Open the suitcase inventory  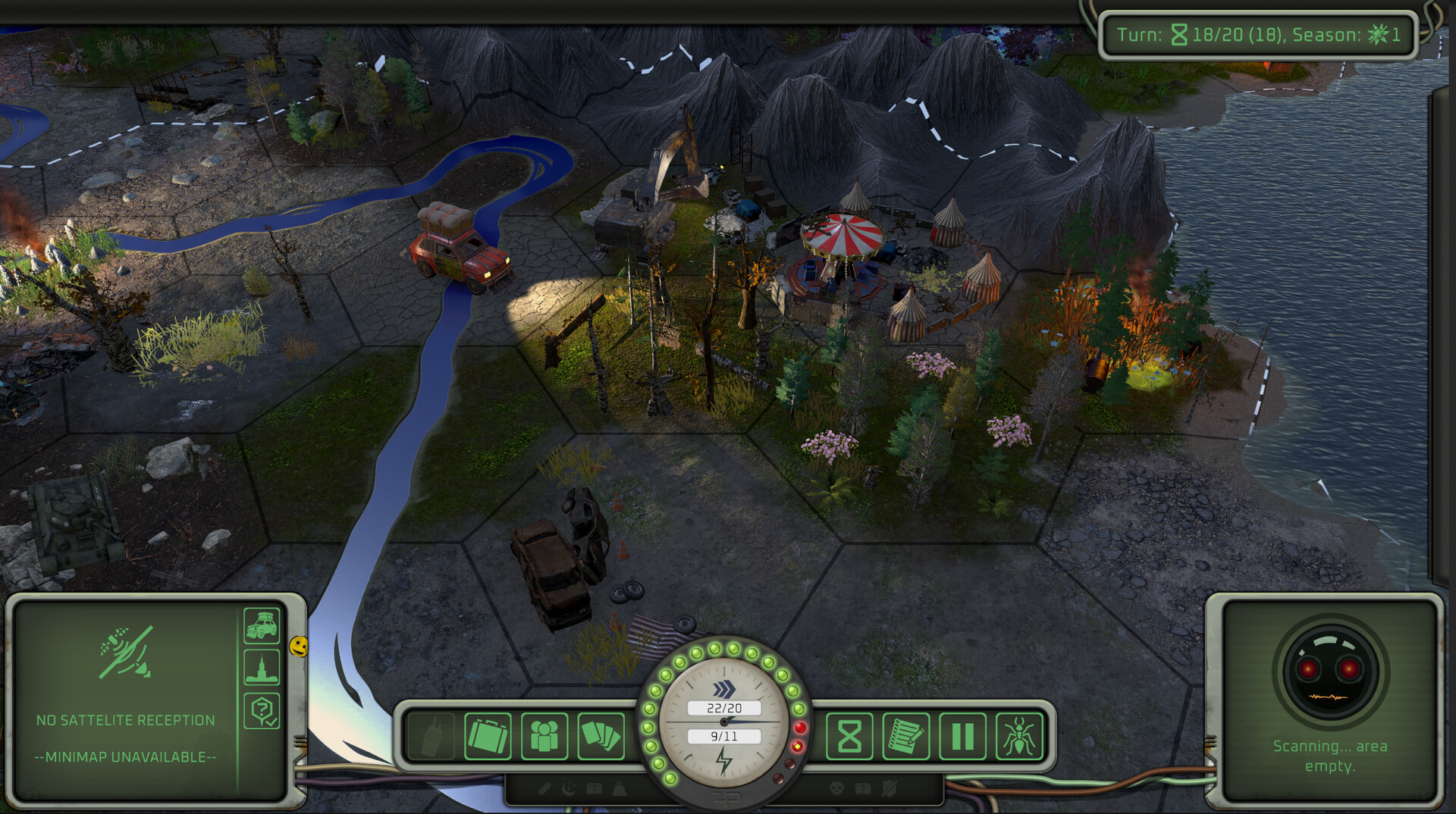coord(487,736)
